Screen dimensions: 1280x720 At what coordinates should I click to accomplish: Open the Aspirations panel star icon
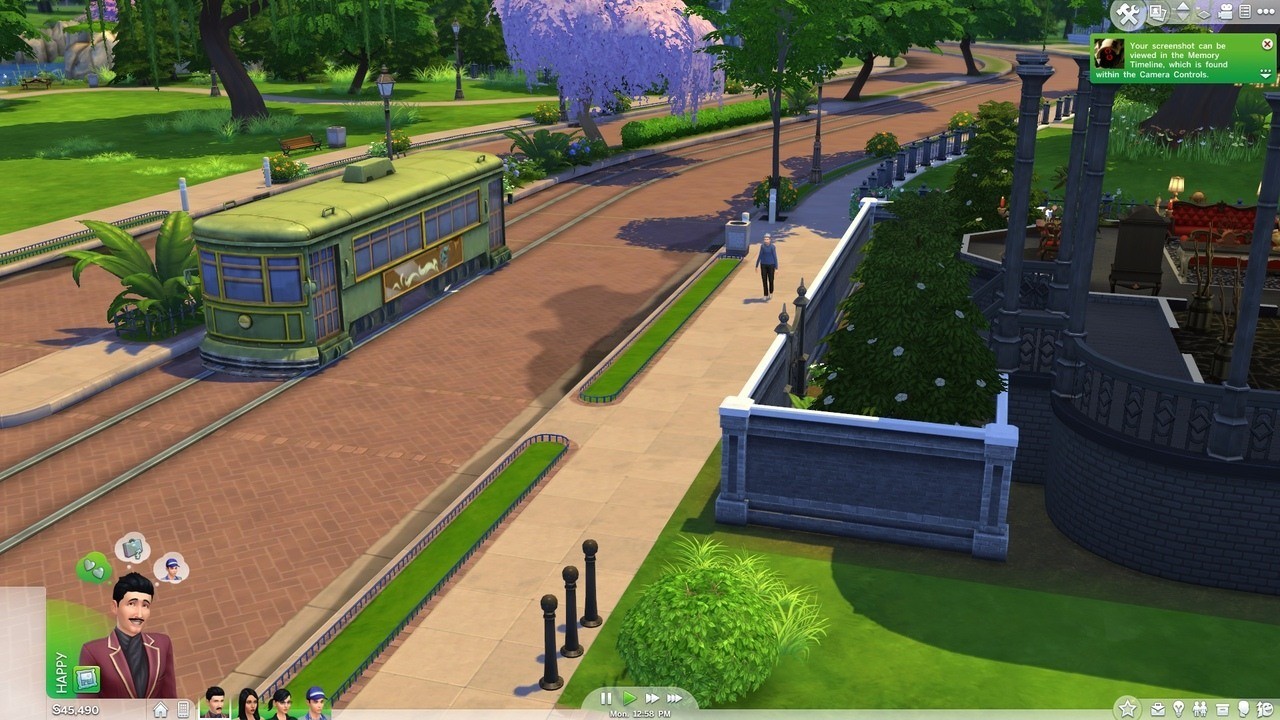pyautogui.click(x=1127, y=707)
